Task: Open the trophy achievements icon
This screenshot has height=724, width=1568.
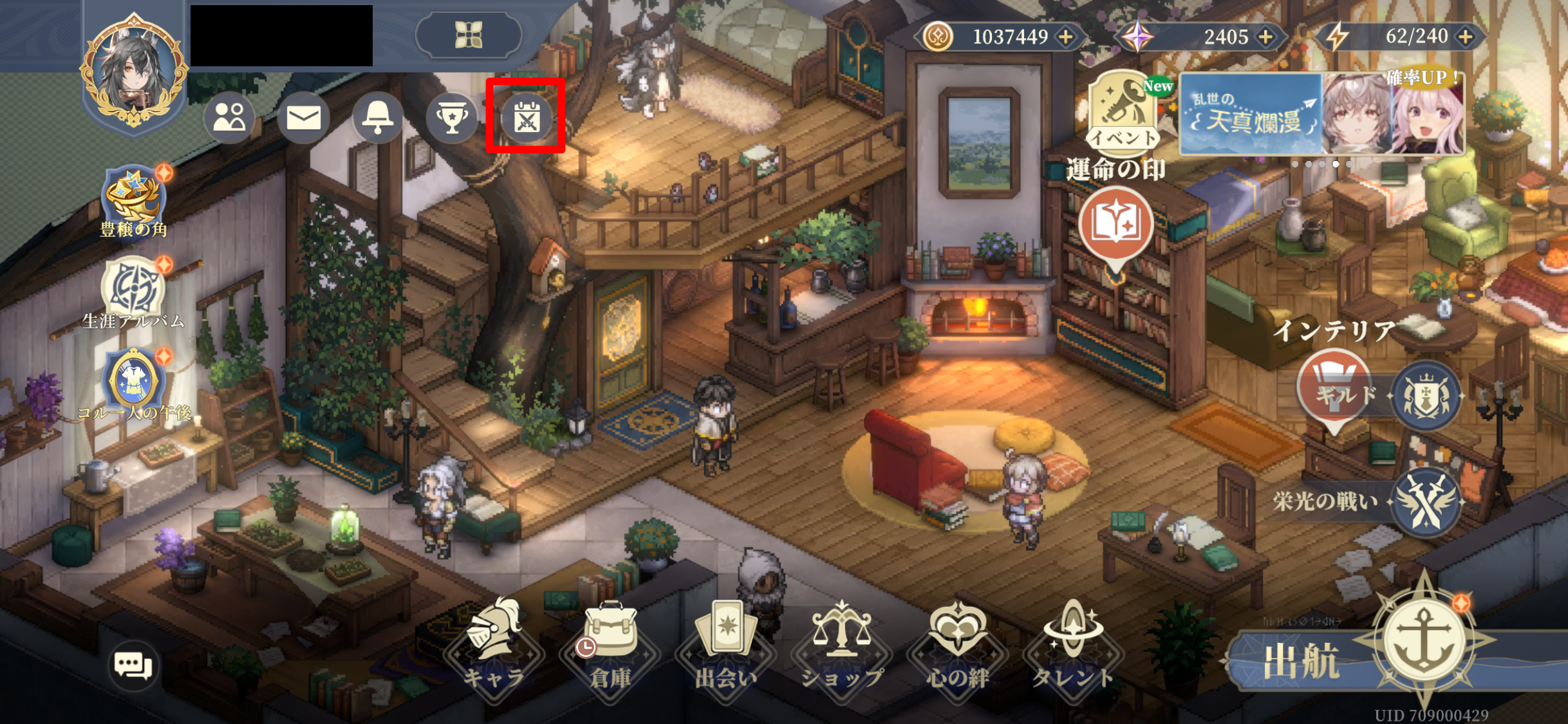Action: [x=452, y=118]
